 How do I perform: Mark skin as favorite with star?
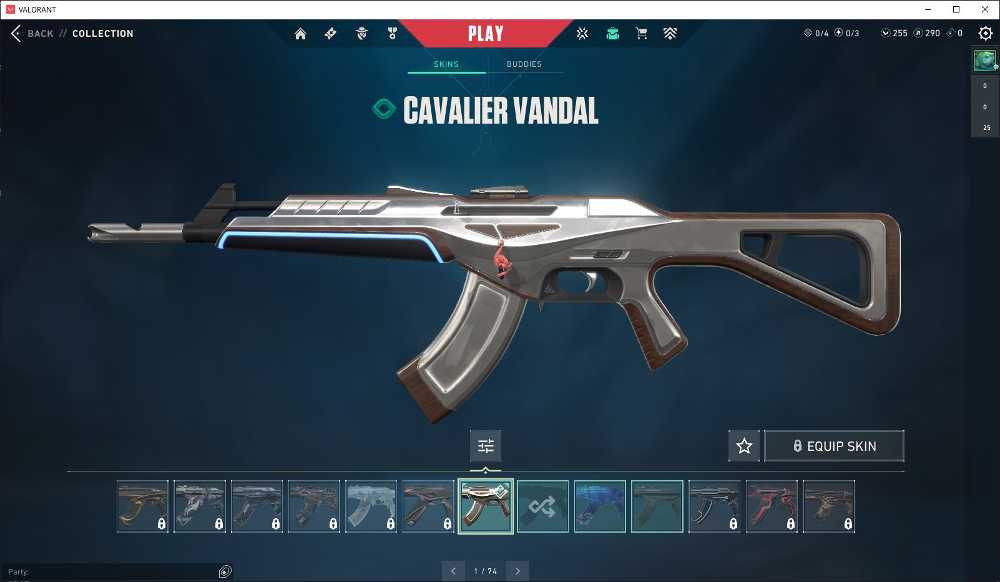(744, 446)
